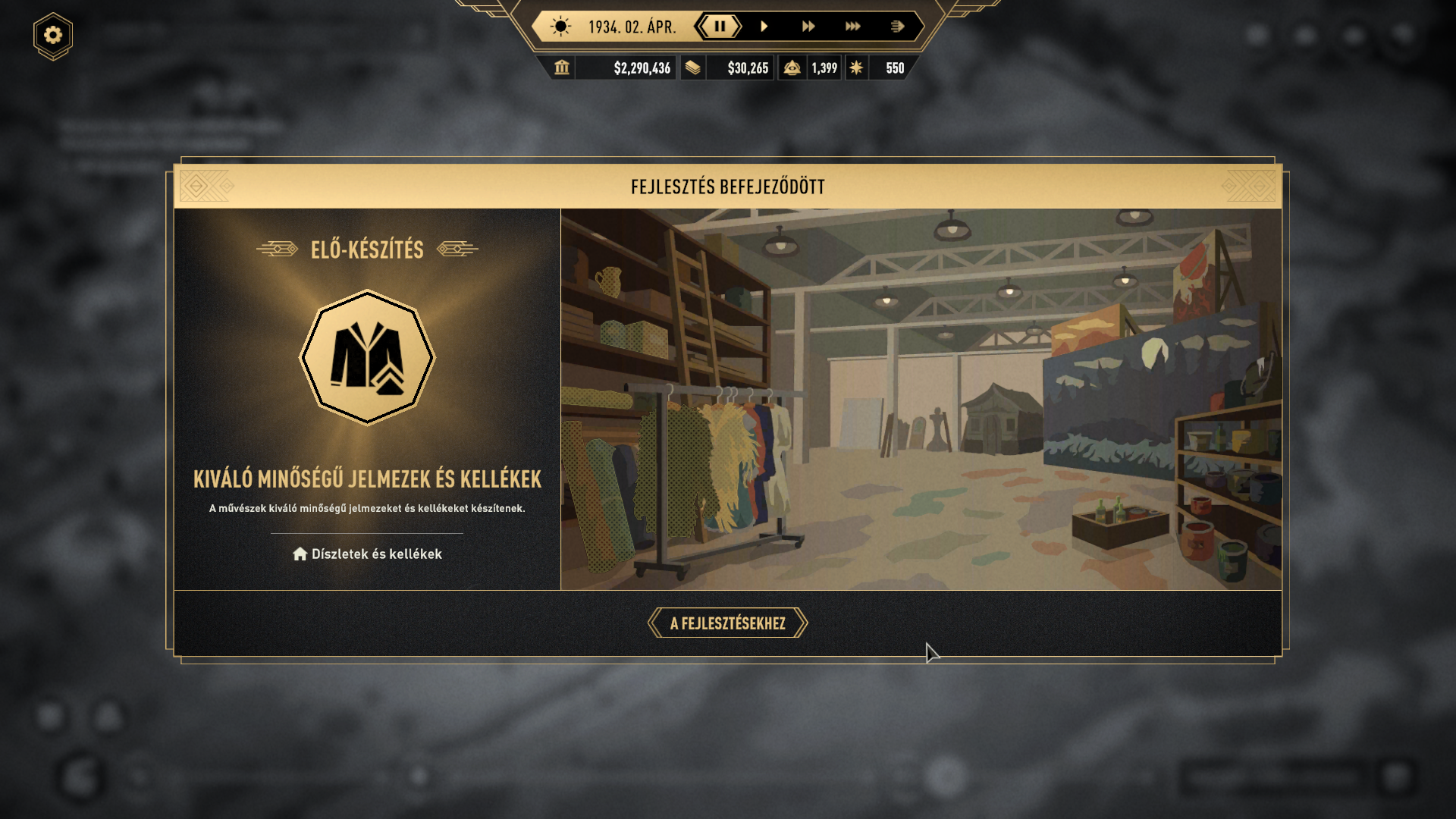Open the Díszletek és kellékek building link
Viewport: 1456px width, 819px height.
[x=368, y=554]
